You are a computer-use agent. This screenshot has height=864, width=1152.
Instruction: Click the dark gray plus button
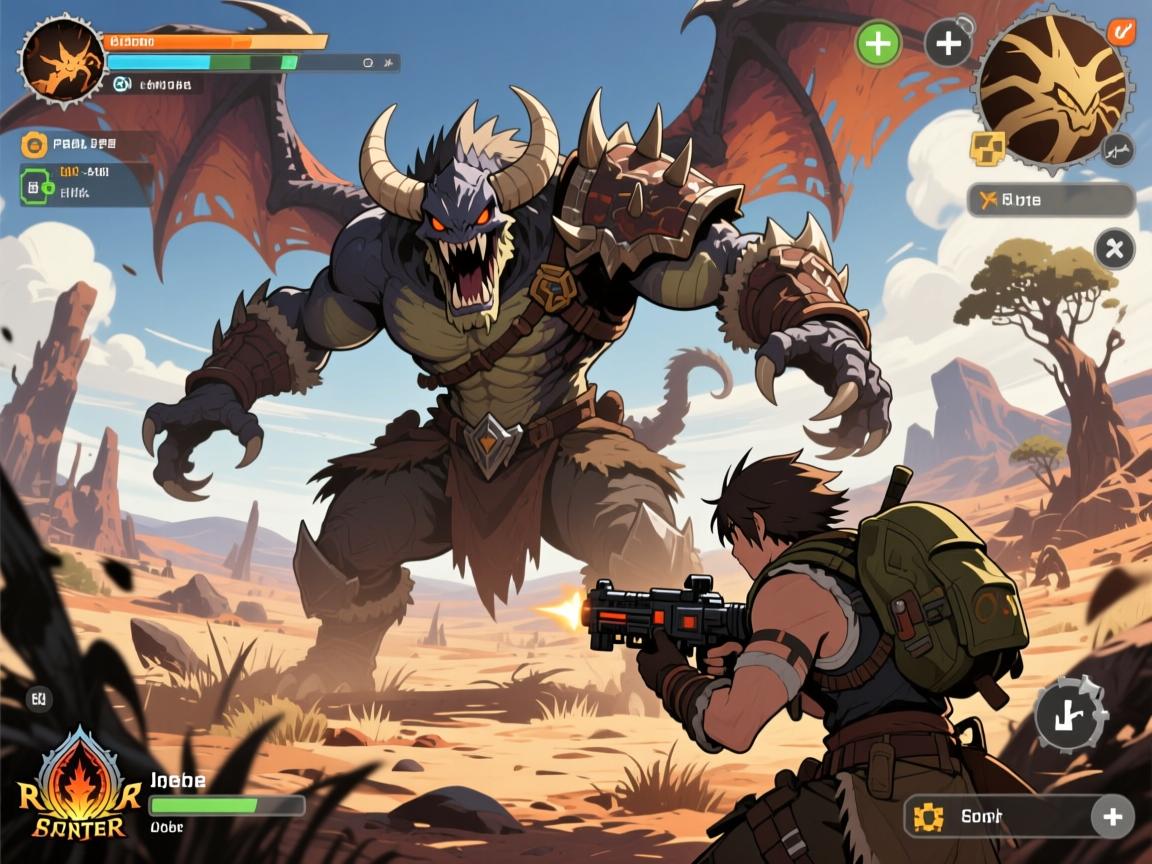(947, 44)
